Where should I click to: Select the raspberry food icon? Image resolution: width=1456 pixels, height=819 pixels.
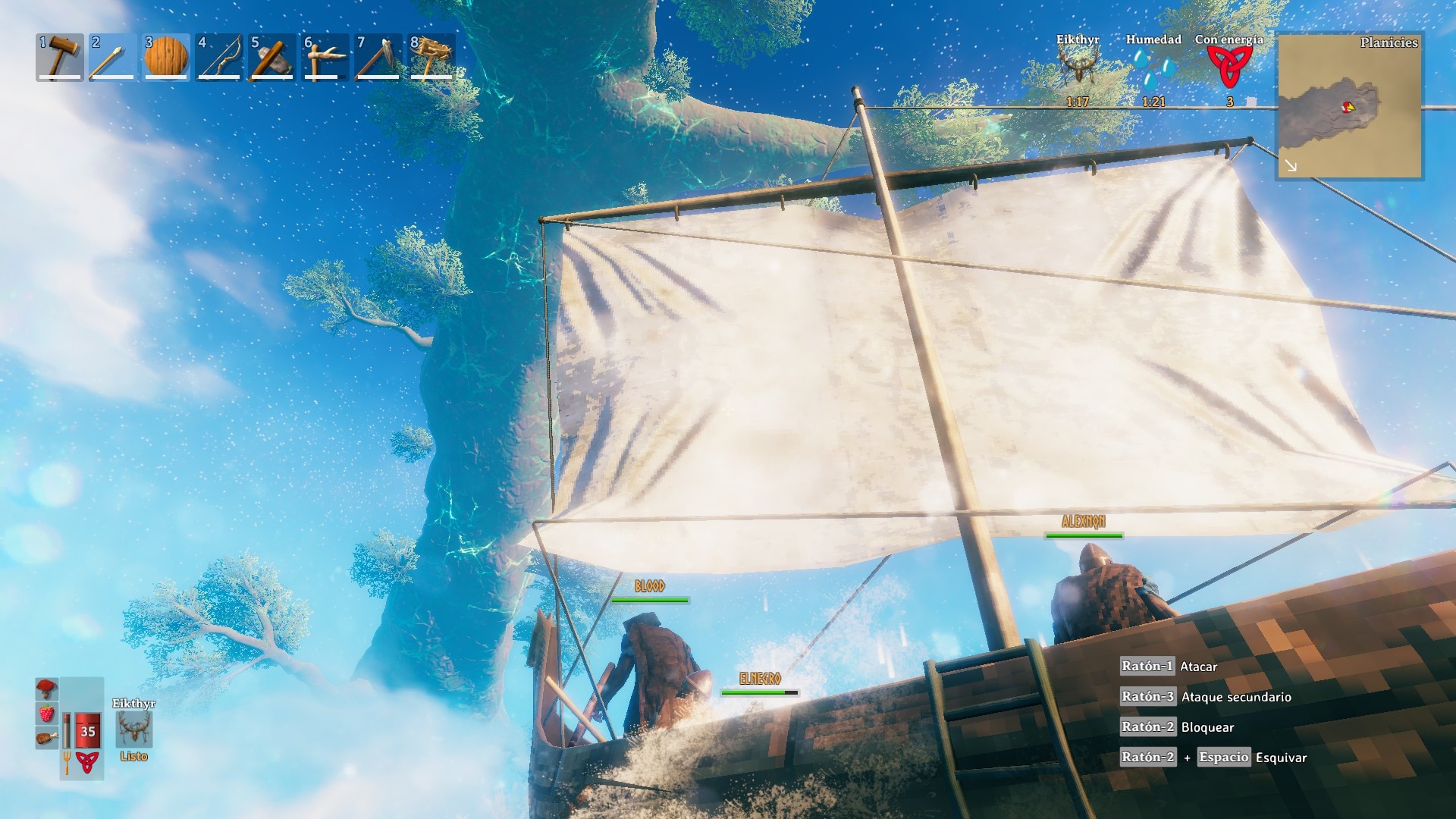point(46,714)
